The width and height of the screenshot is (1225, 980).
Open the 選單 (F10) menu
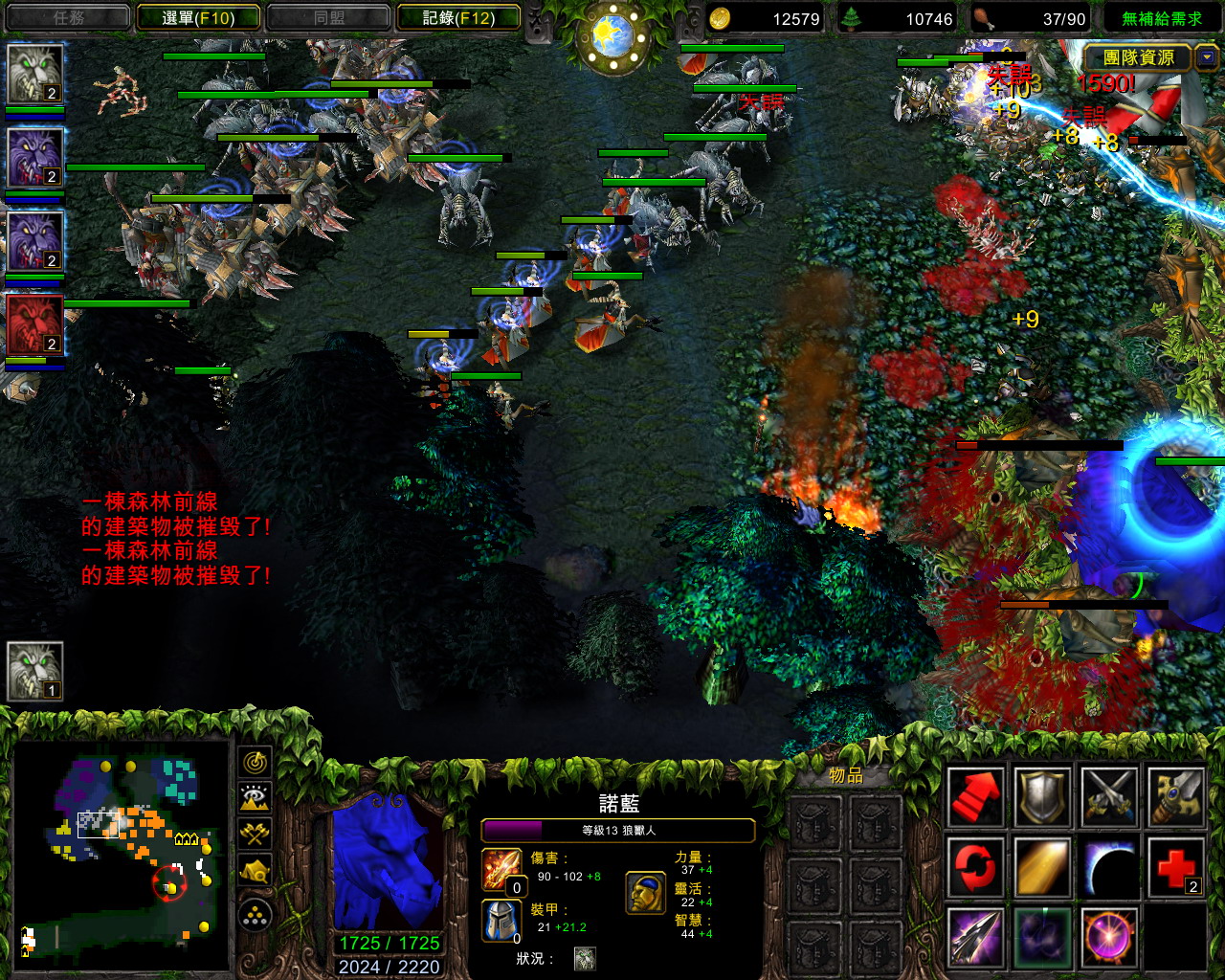[x=198, y=17]
